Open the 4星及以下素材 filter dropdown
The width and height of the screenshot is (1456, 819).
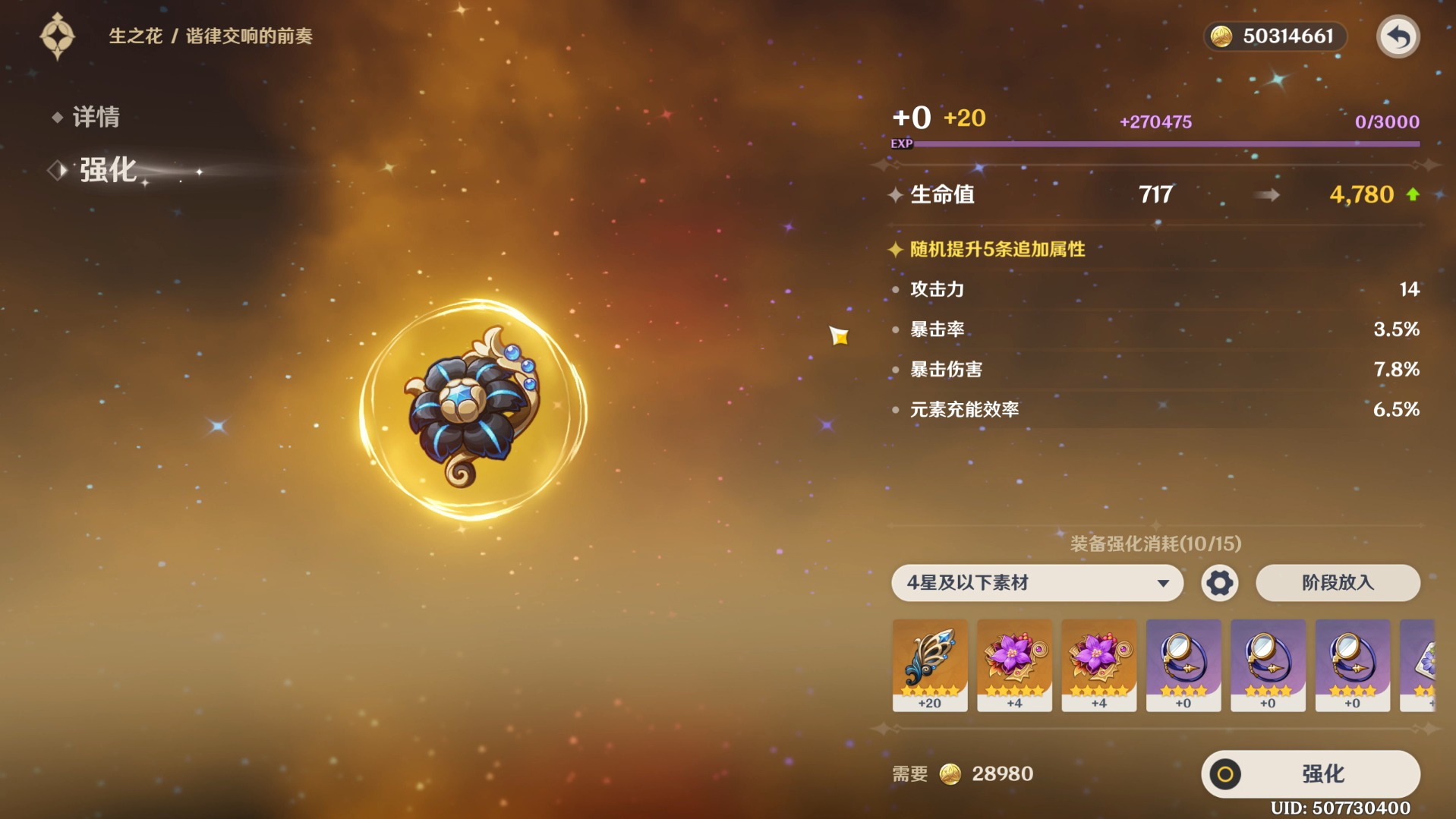coord(1035,583)
